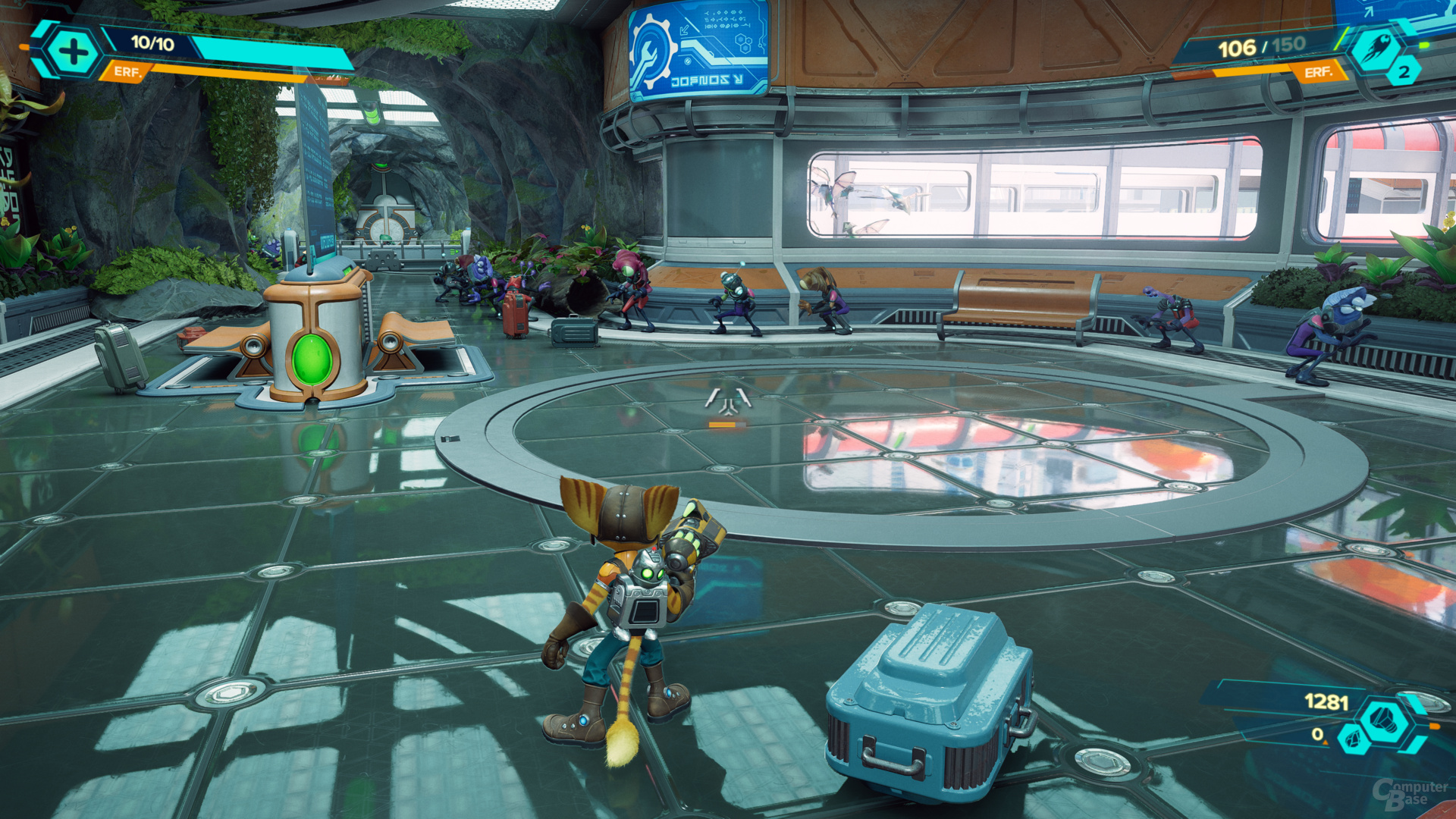Click the health plus hexagon icon

[73, 52]
